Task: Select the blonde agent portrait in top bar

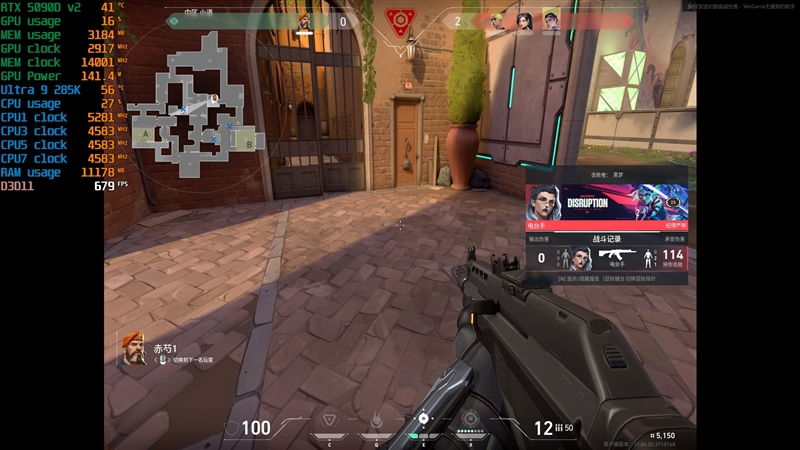Action: (x=550, y=21)
